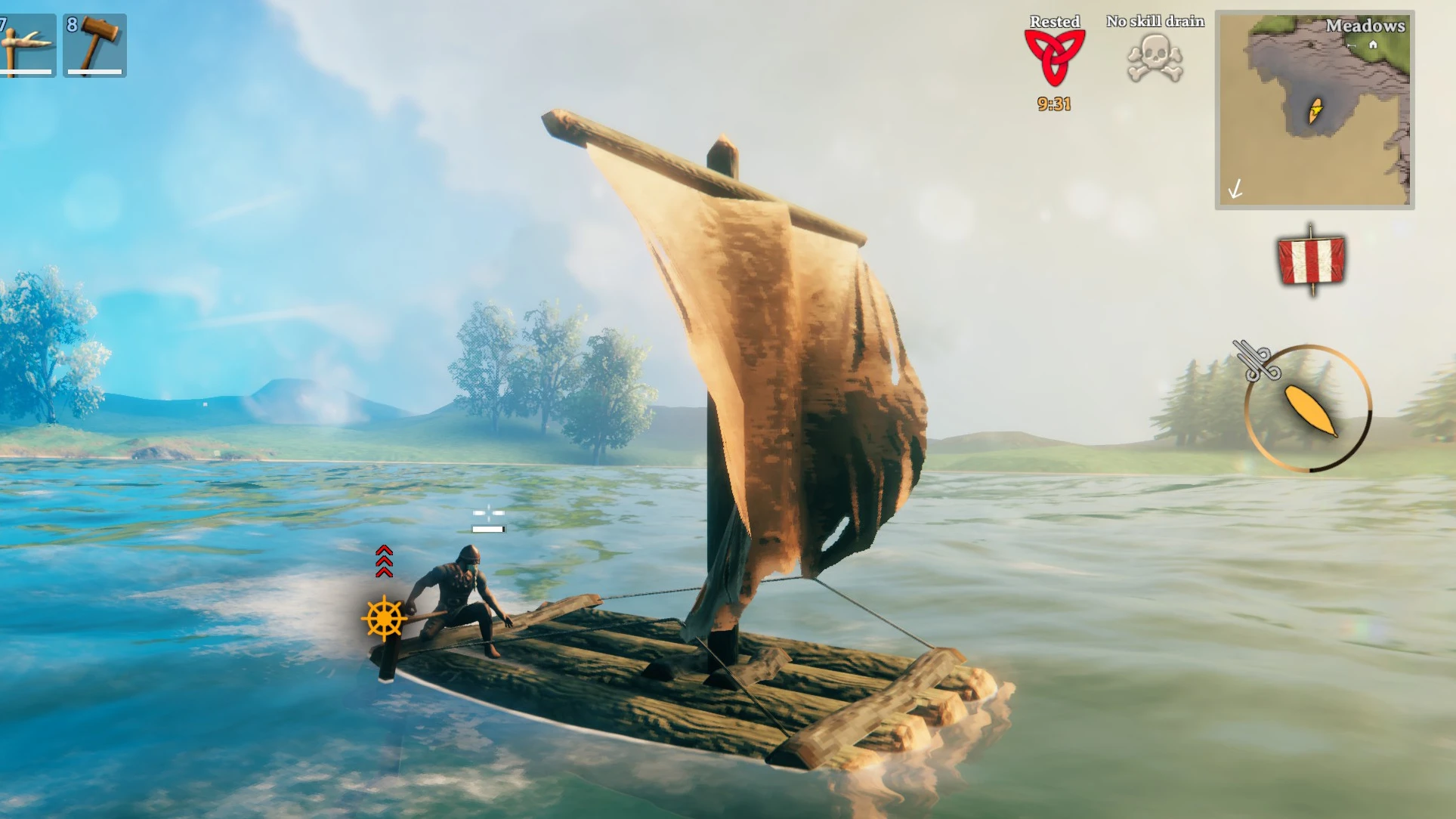The height and width of the screenshot is (819, 1456).
Task: Click the No skill drain text label
Action: click(x=1155, y=20)
